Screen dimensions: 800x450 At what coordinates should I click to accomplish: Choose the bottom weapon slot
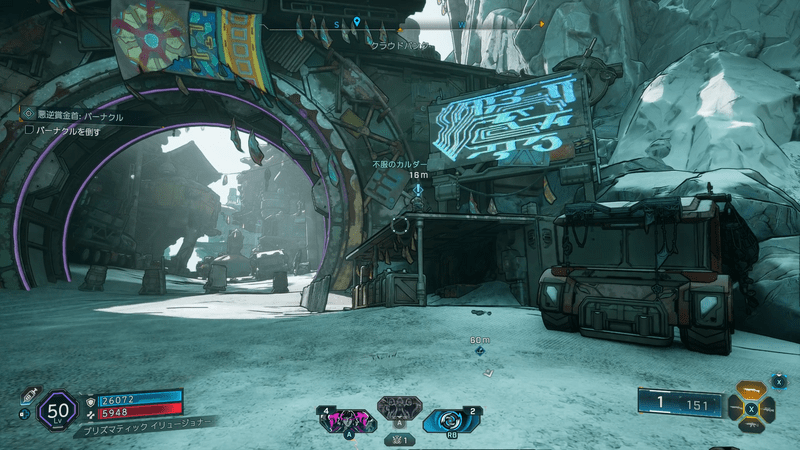(x=752, y=426)
